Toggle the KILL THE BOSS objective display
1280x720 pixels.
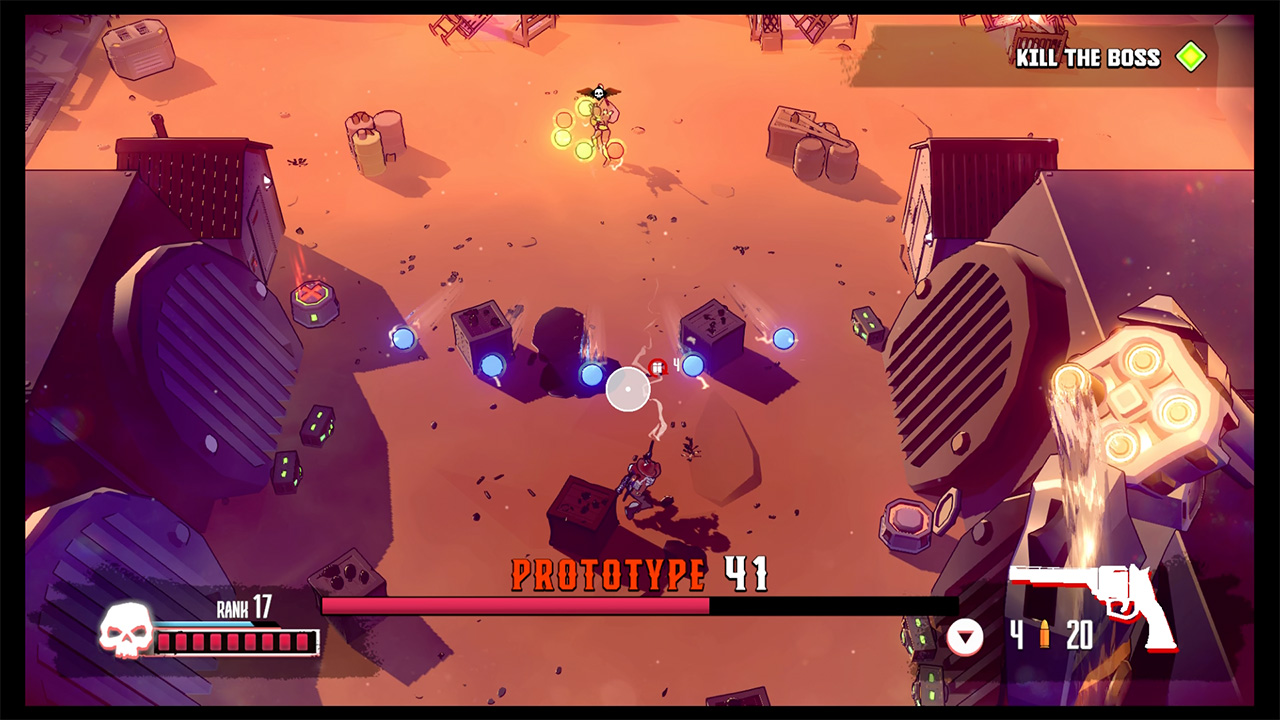[x=1083, y=57]
